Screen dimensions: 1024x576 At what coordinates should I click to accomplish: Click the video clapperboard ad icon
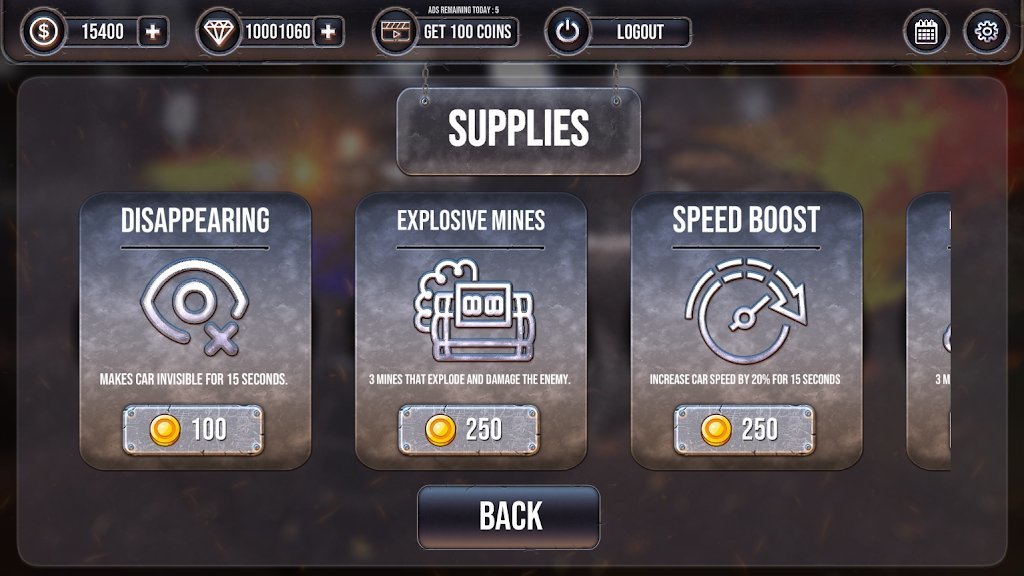coord(393,32)
